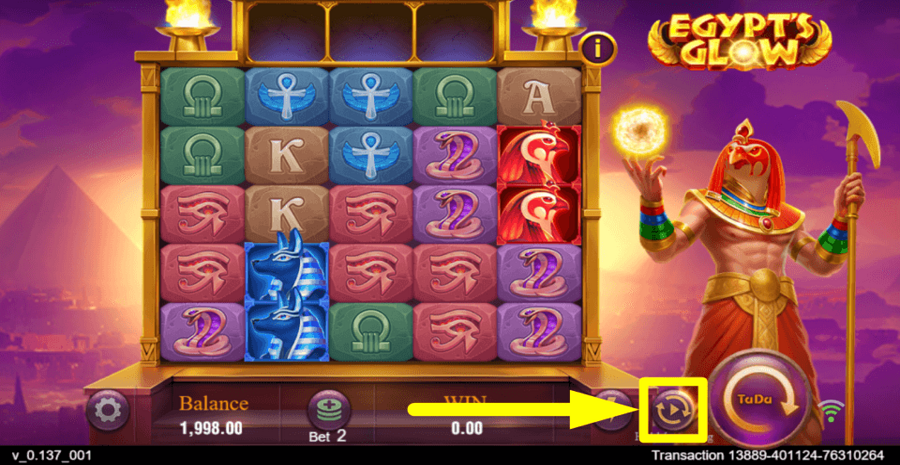Show the game info paytable

[x=598, y=46]
